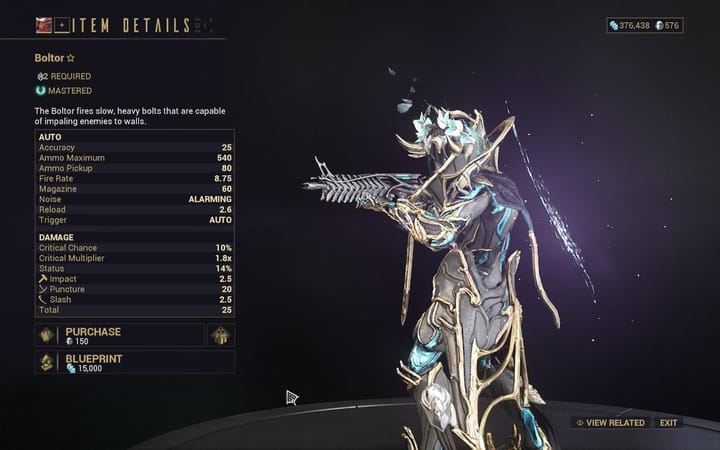The image size is (720, 450).
Task: Purchase the Boltor for 150 platinum
Action: [120, 335]
